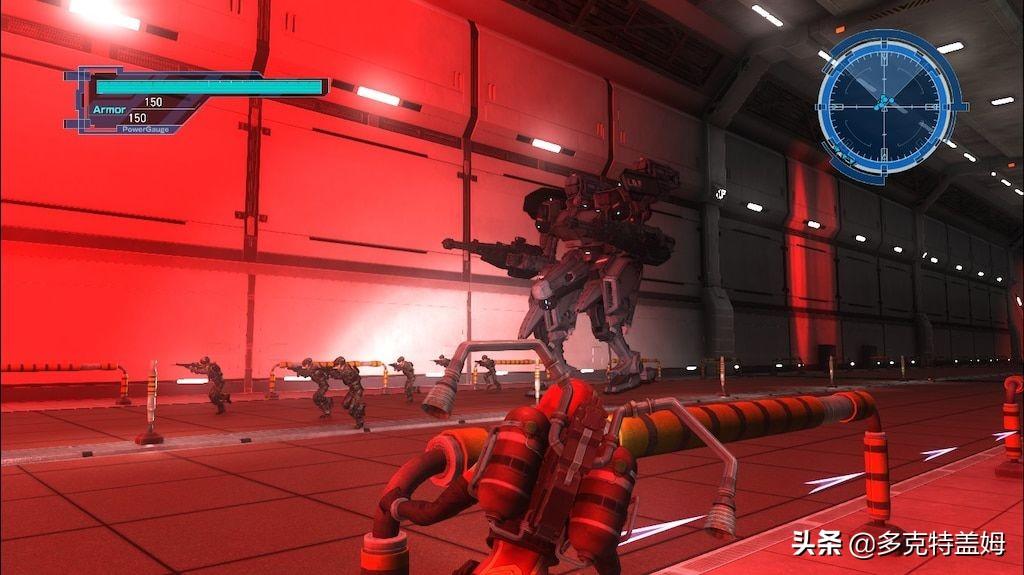Click the circular radar minimap
The height and width of the screenshot is (575, 1024).
point(884,103)
